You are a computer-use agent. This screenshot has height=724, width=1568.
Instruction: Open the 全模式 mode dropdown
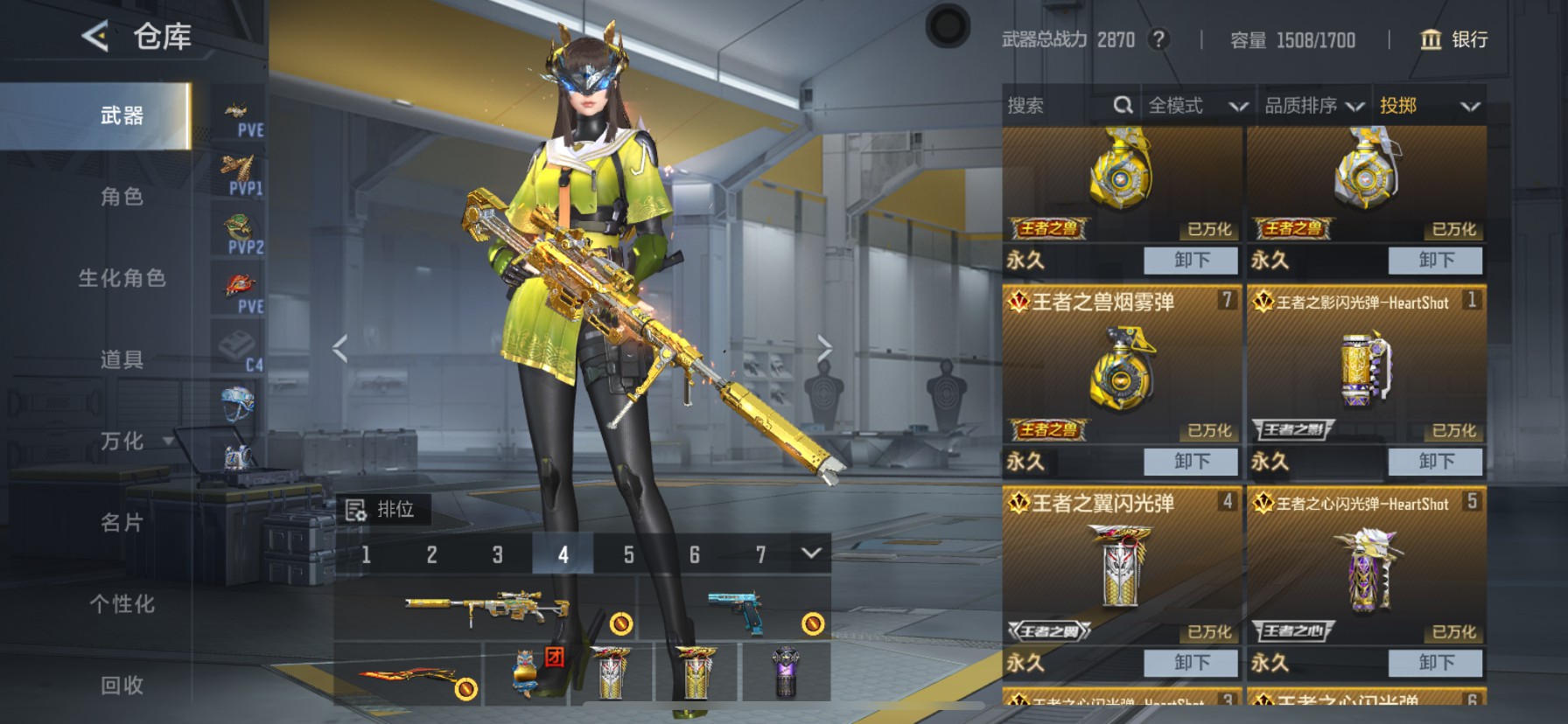pyautogui.click(x=1196, y=106)
